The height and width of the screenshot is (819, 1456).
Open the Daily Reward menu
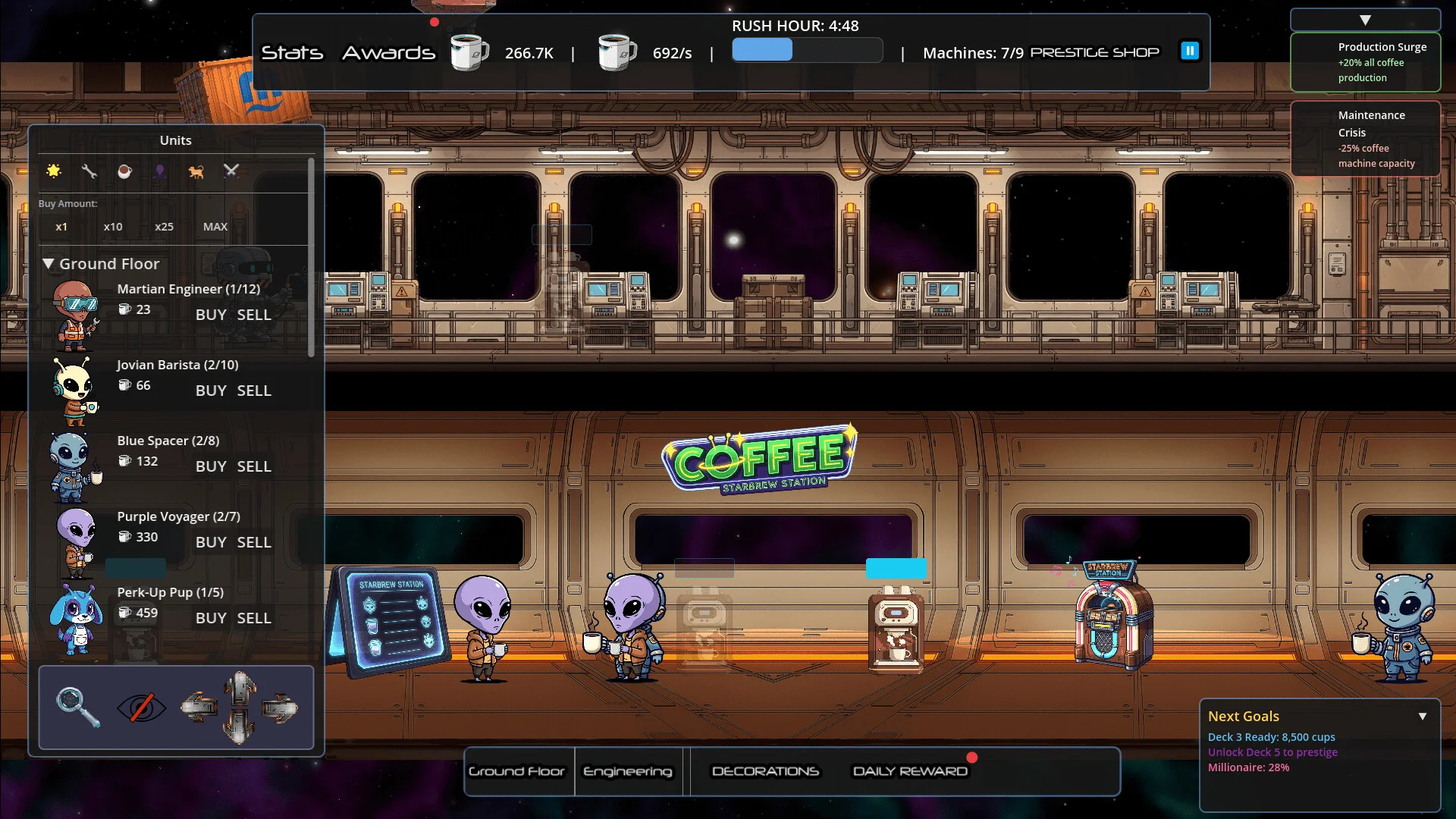point(910,771)
